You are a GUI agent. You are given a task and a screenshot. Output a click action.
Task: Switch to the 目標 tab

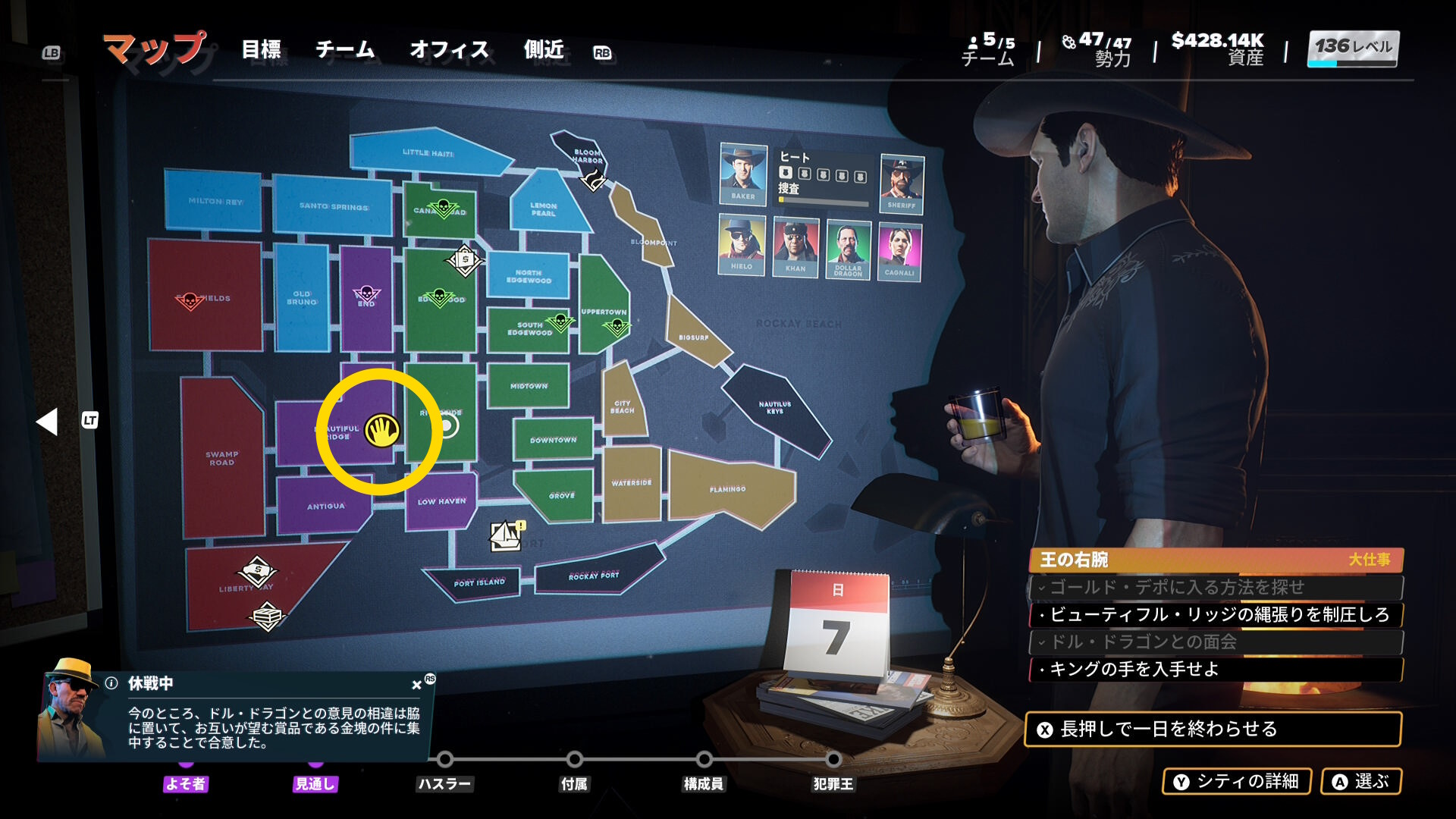261,50
